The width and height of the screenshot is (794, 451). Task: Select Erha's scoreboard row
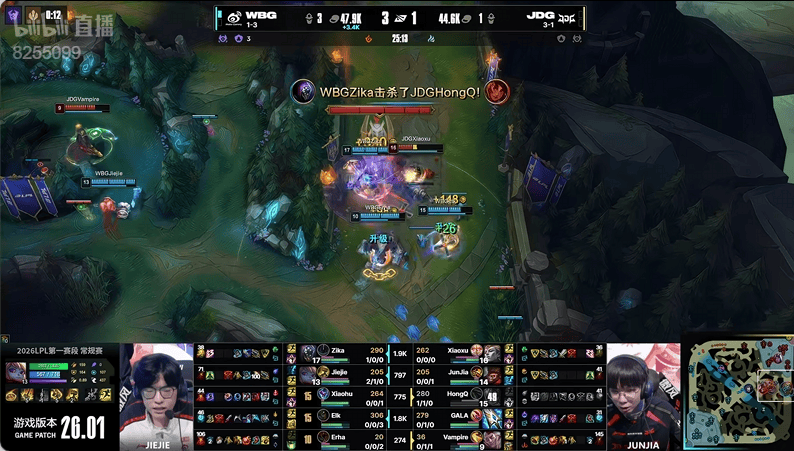[340, 437]
